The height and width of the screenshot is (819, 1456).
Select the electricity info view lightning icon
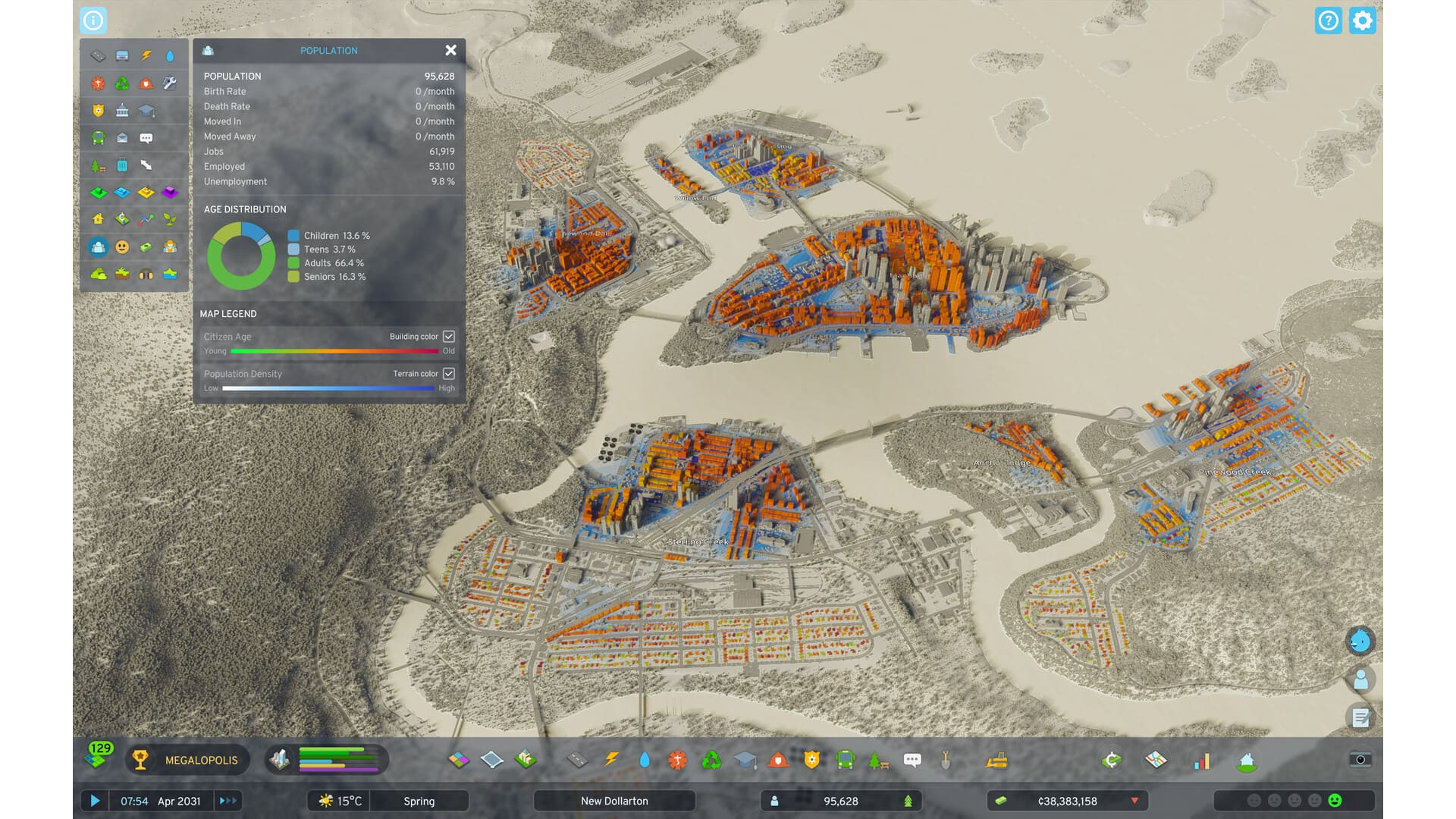(146, 55)
